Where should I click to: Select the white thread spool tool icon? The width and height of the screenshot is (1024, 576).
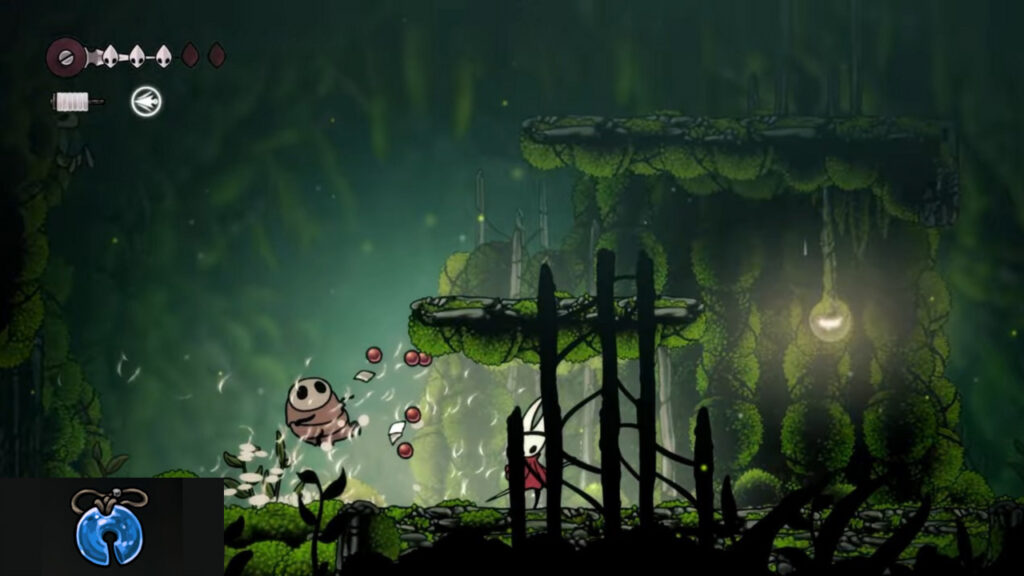[75, 101]
